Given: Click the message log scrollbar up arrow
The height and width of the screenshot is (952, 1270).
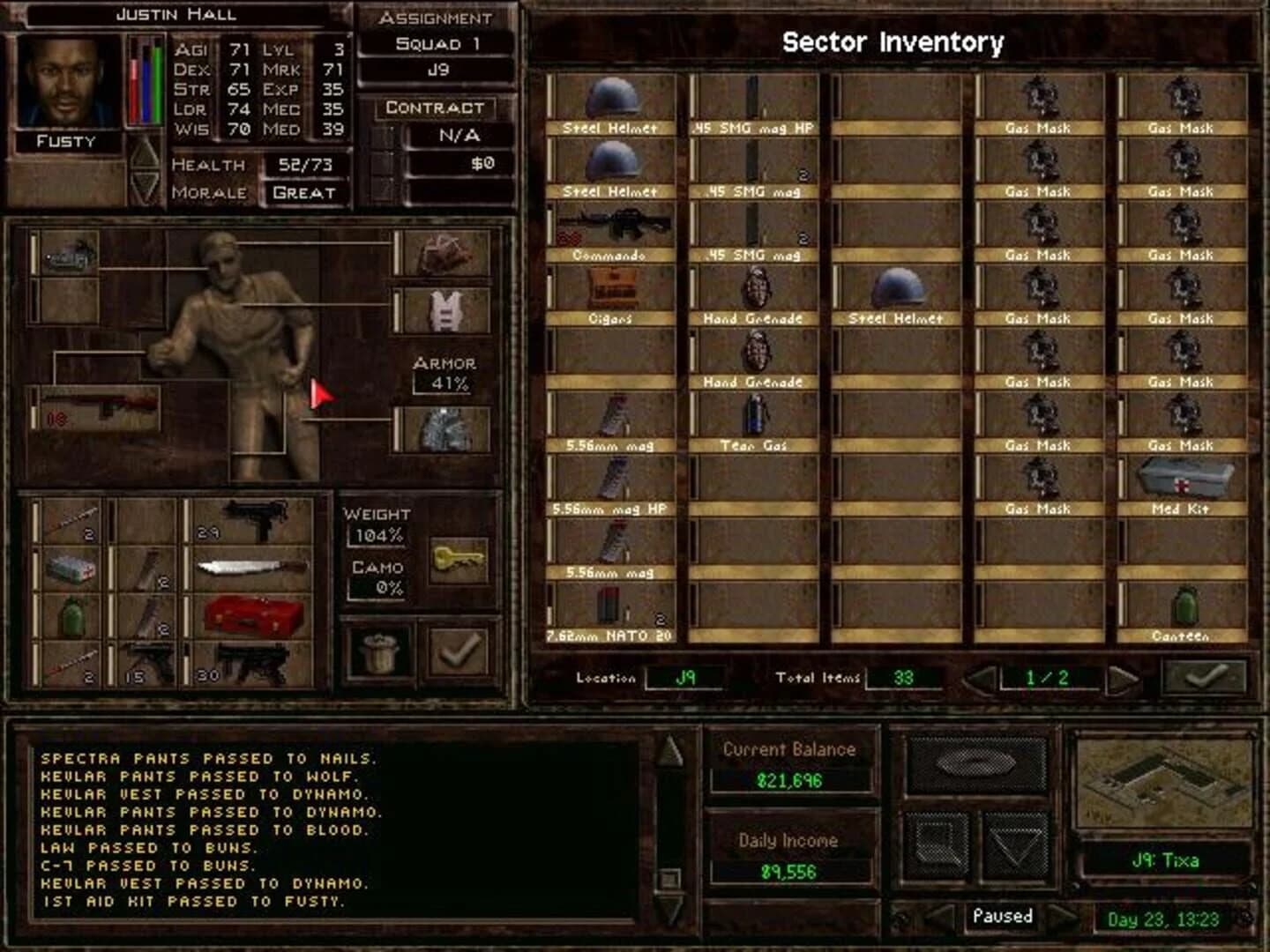Looking at the screenshot, I should tap(669, 751).
